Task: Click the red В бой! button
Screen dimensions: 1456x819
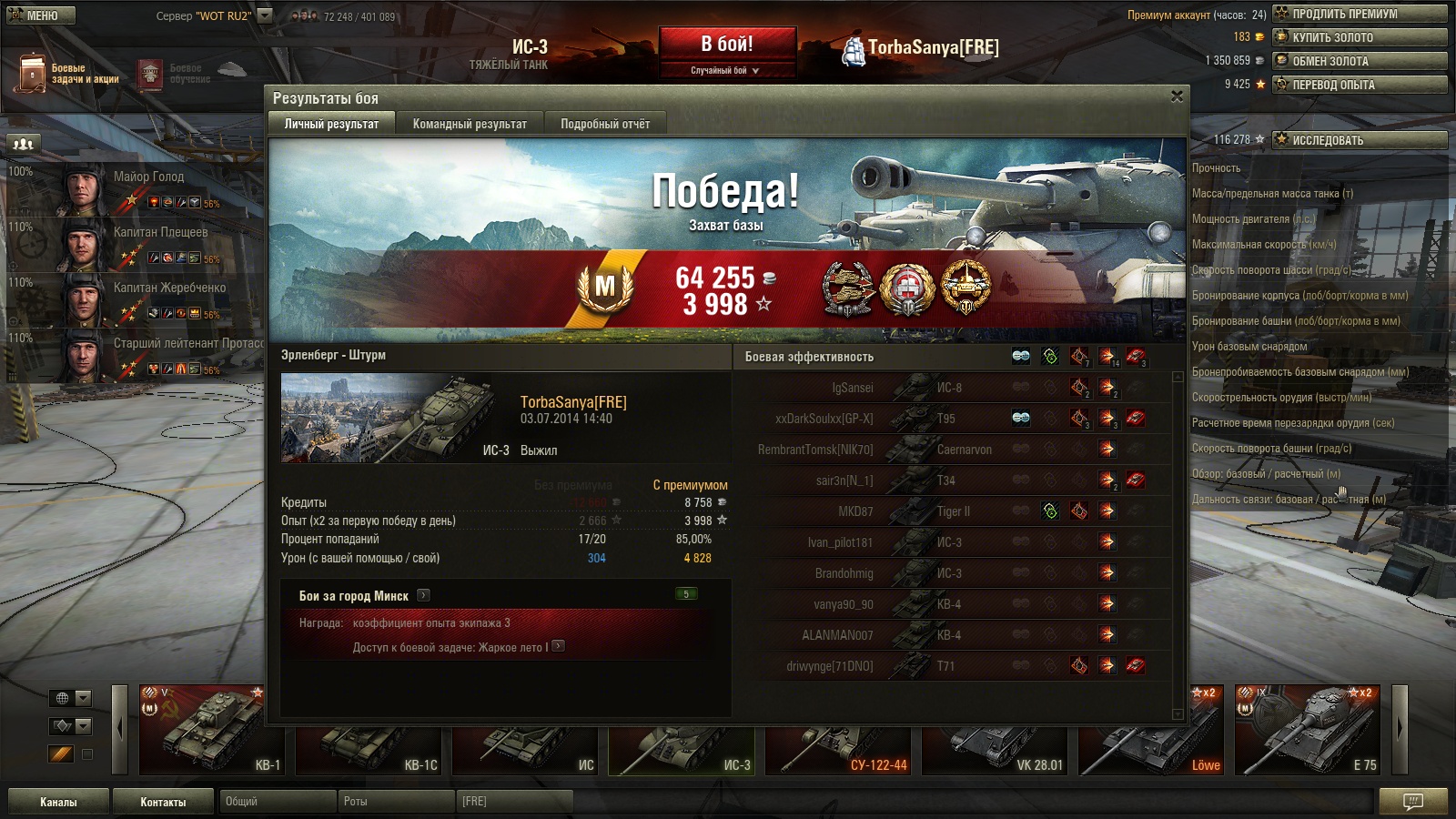Action: tap(726, 45)
